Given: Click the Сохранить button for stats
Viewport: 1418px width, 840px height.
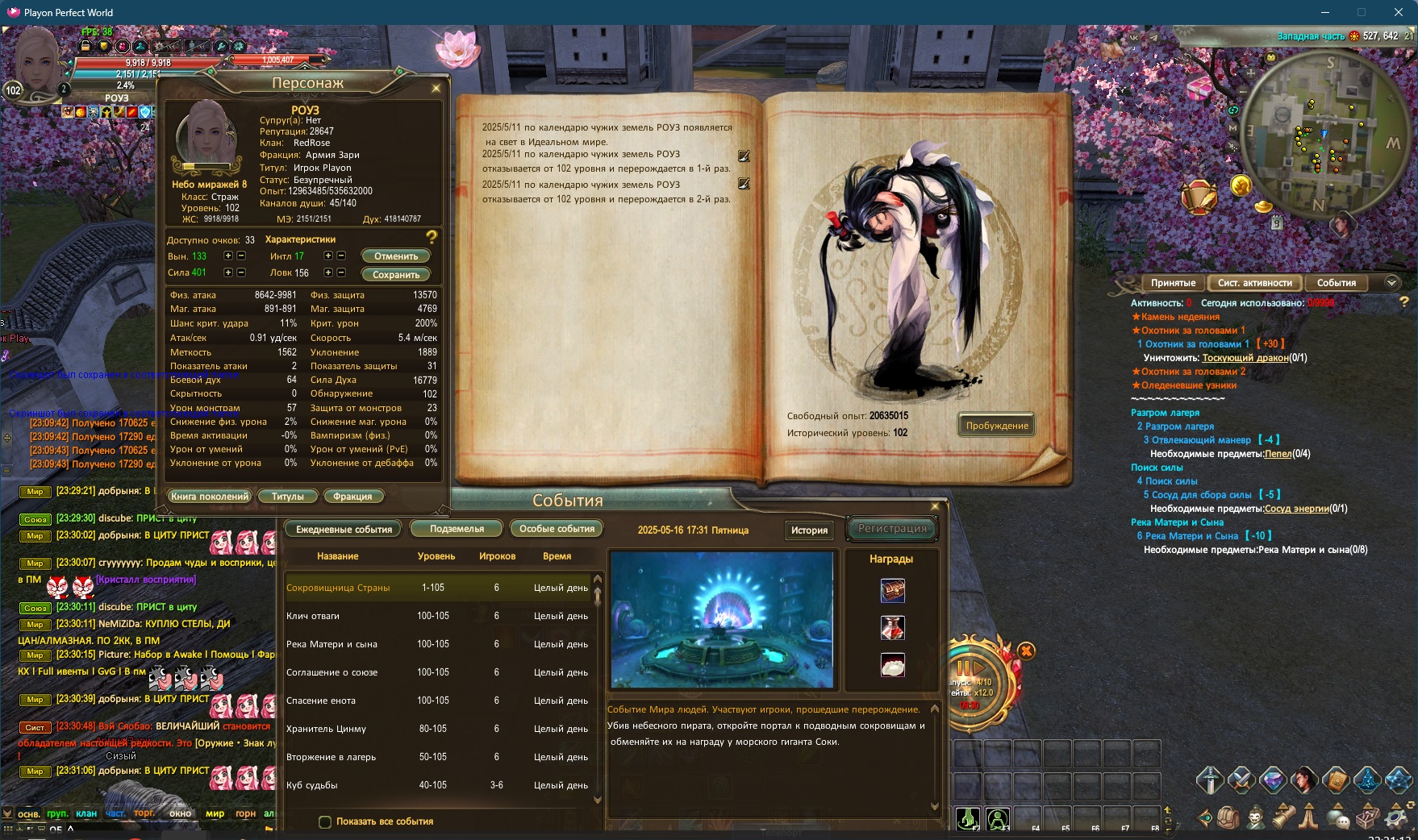Looking at the screenshot, I should tap(395, 274).
